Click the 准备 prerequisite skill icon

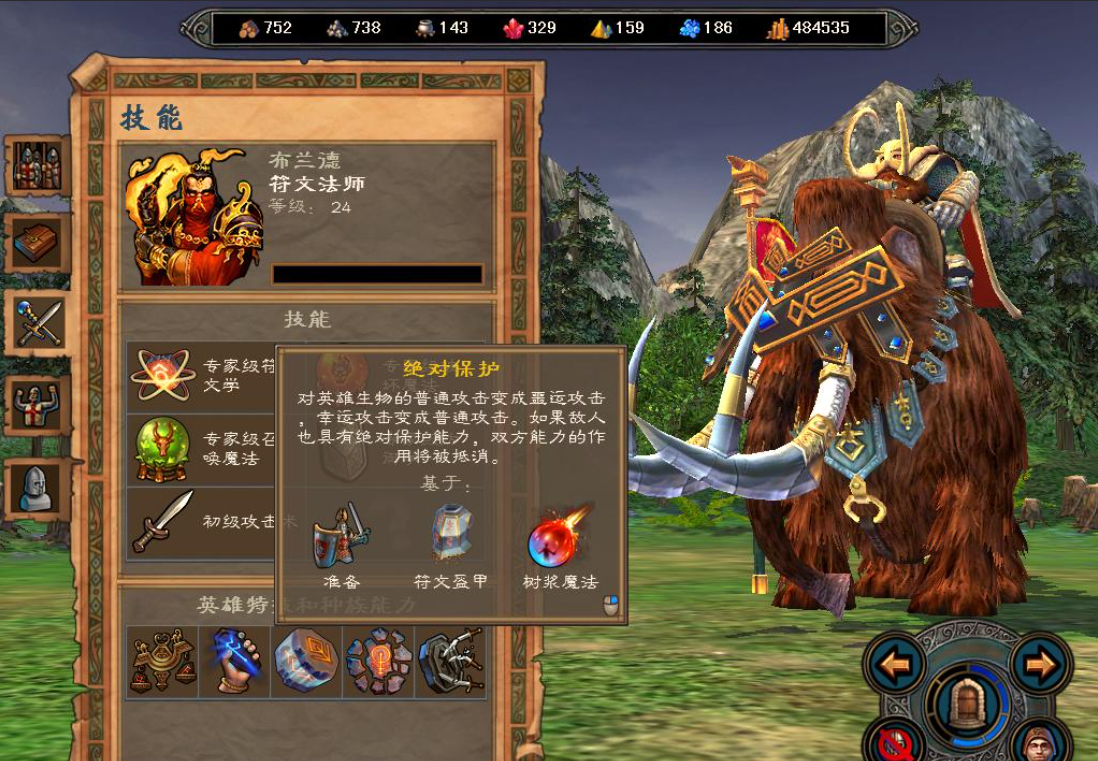click(342, 534)
